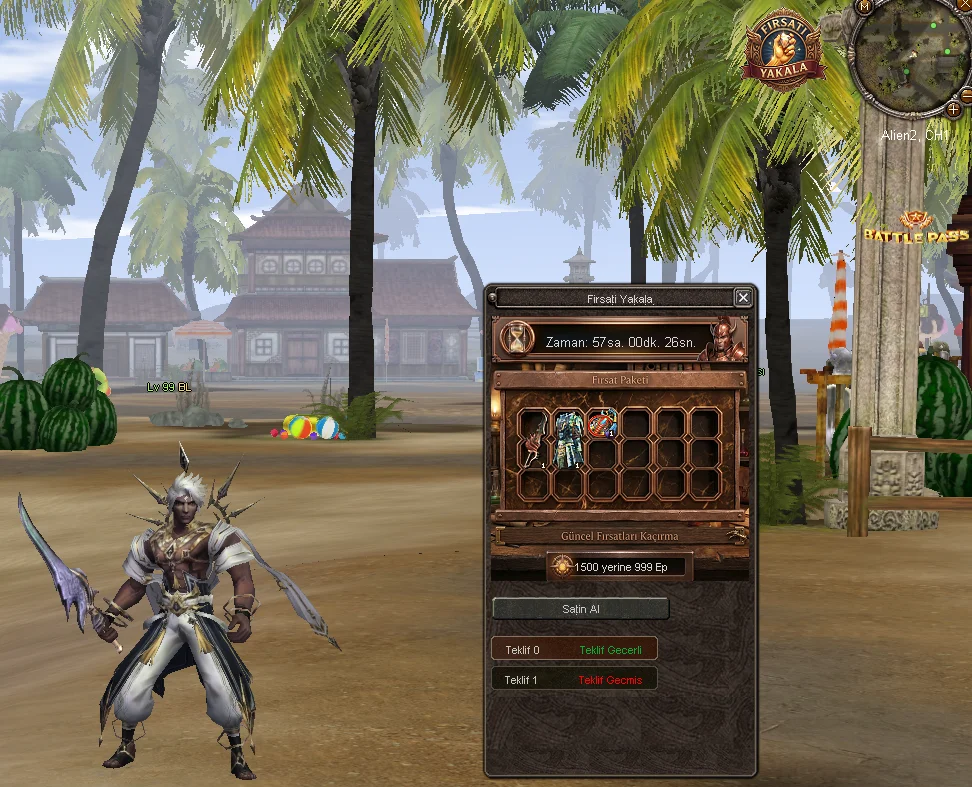The image size is (972, 787).
Task: Click the Satın Al purchase button
Action: tap(581, 609)
